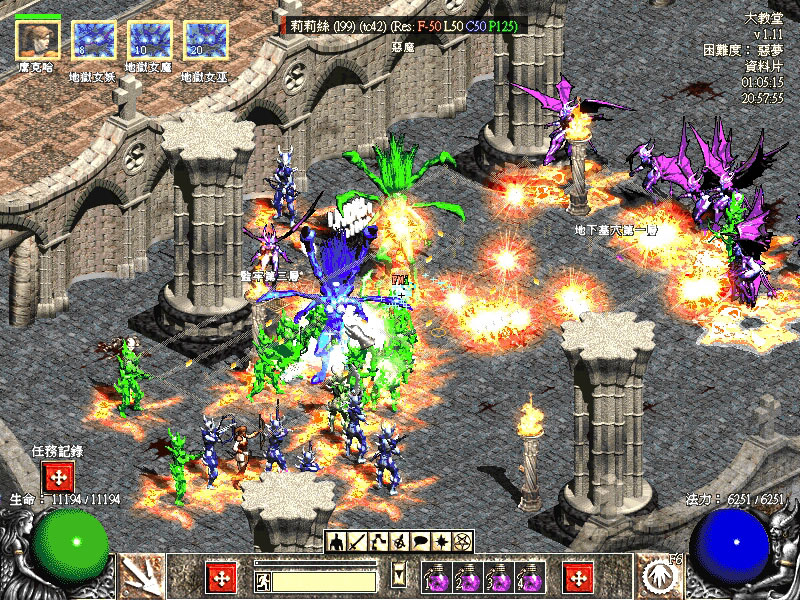Click the 地獄女妖 summon icon
This screenshot has height=600, width=800.
92,41
